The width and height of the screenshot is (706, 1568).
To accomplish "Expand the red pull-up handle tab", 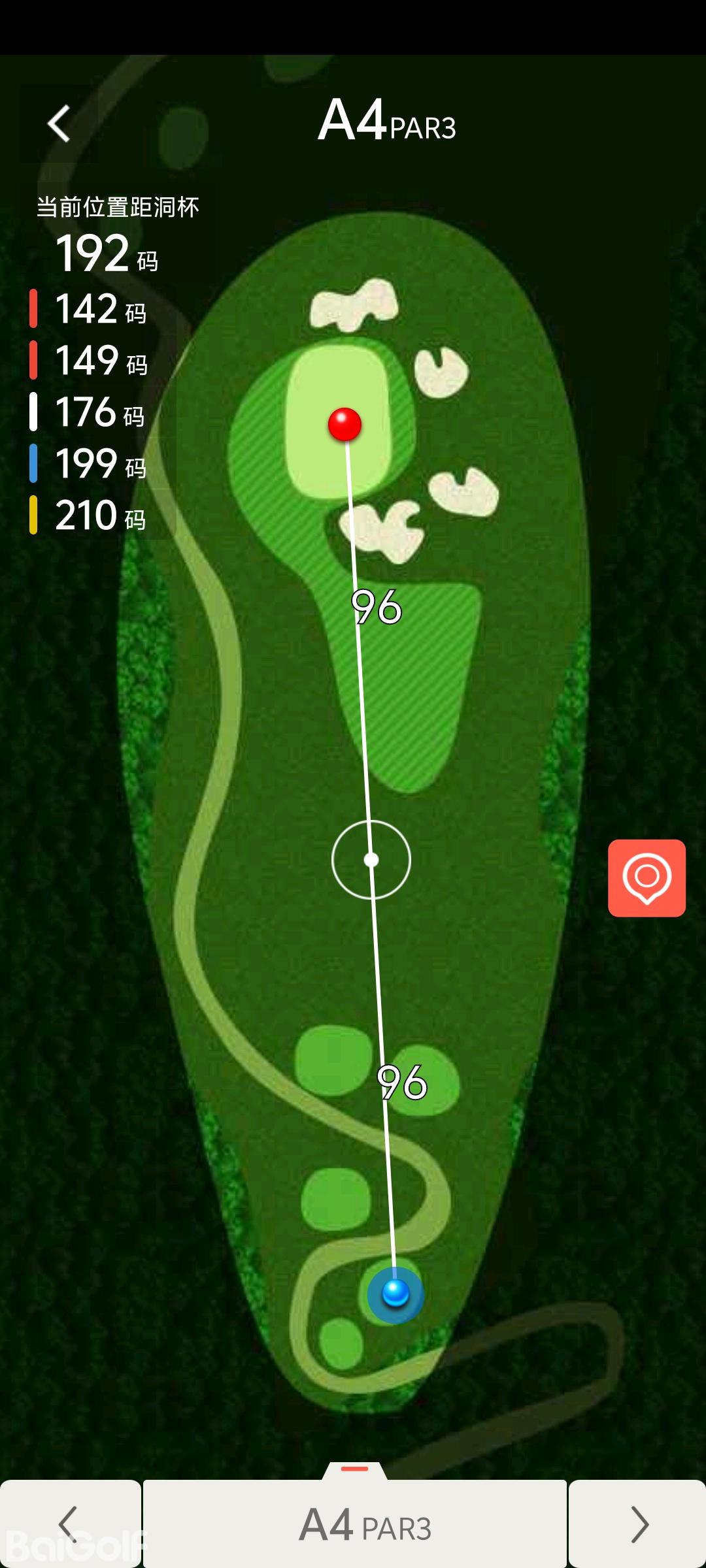I will [355, 1469].
